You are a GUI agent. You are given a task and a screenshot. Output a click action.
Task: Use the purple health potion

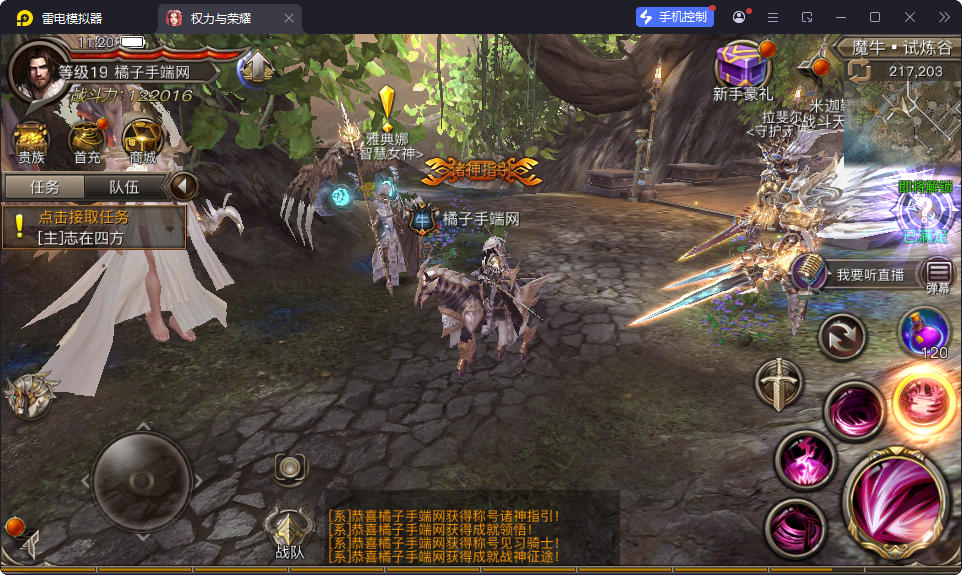924,331
